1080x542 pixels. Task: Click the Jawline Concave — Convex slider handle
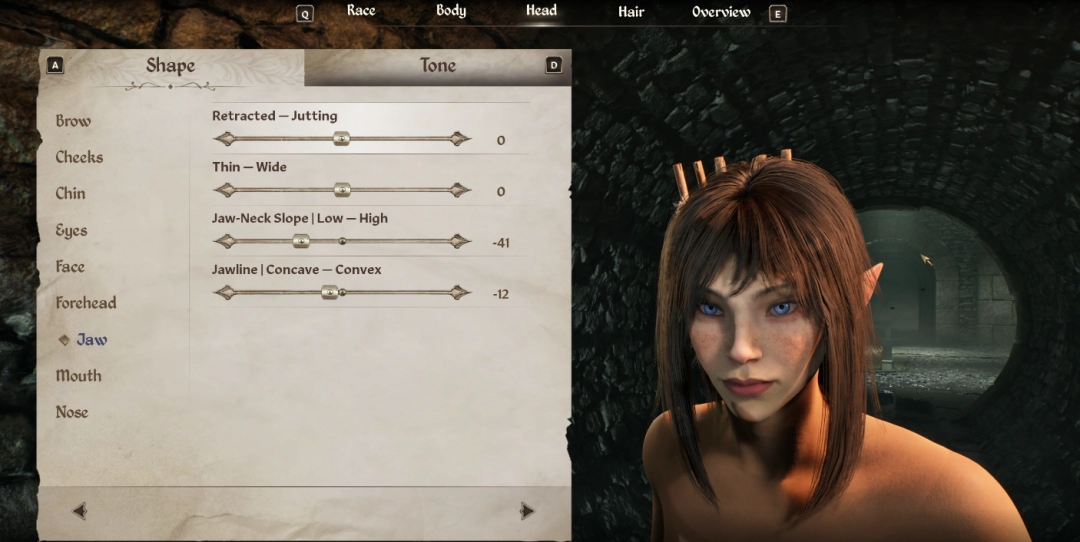[329, 292]
